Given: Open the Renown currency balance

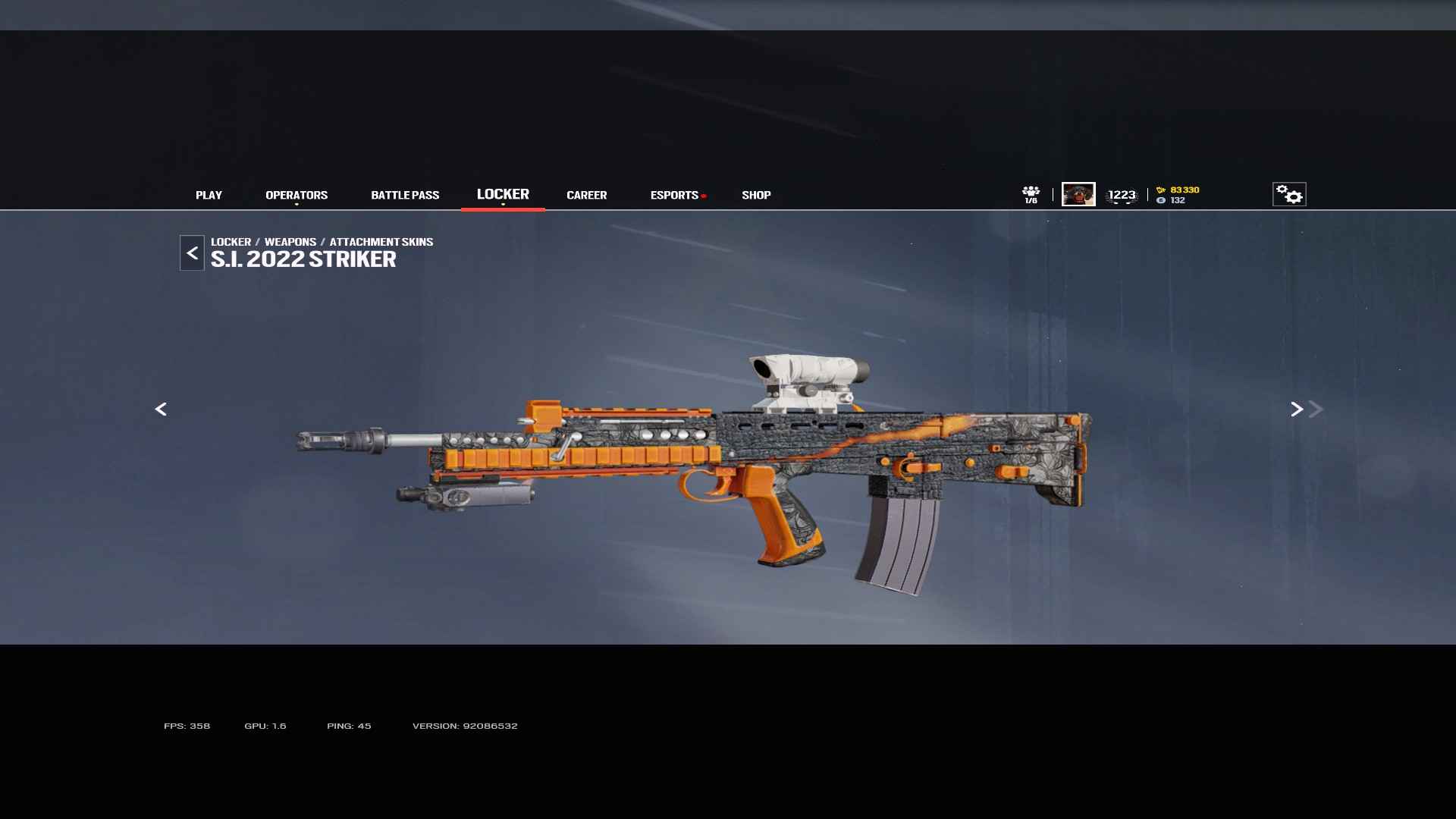Looking at the screenshot, I should pyautogui.click(x=1178, y=190).
